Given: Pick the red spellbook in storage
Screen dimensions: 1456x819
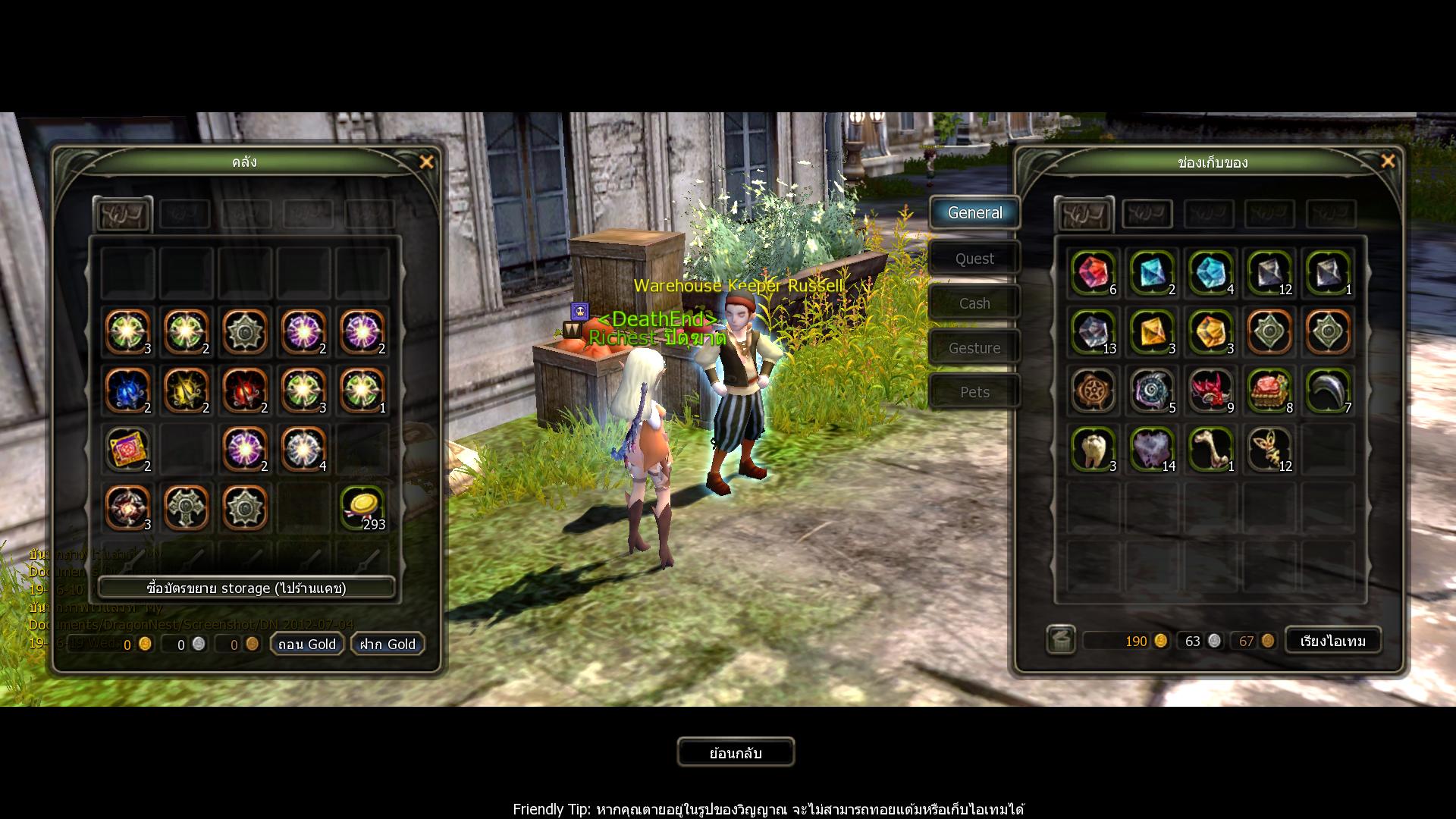Looking at the screenshot, I should pos(127,448).
